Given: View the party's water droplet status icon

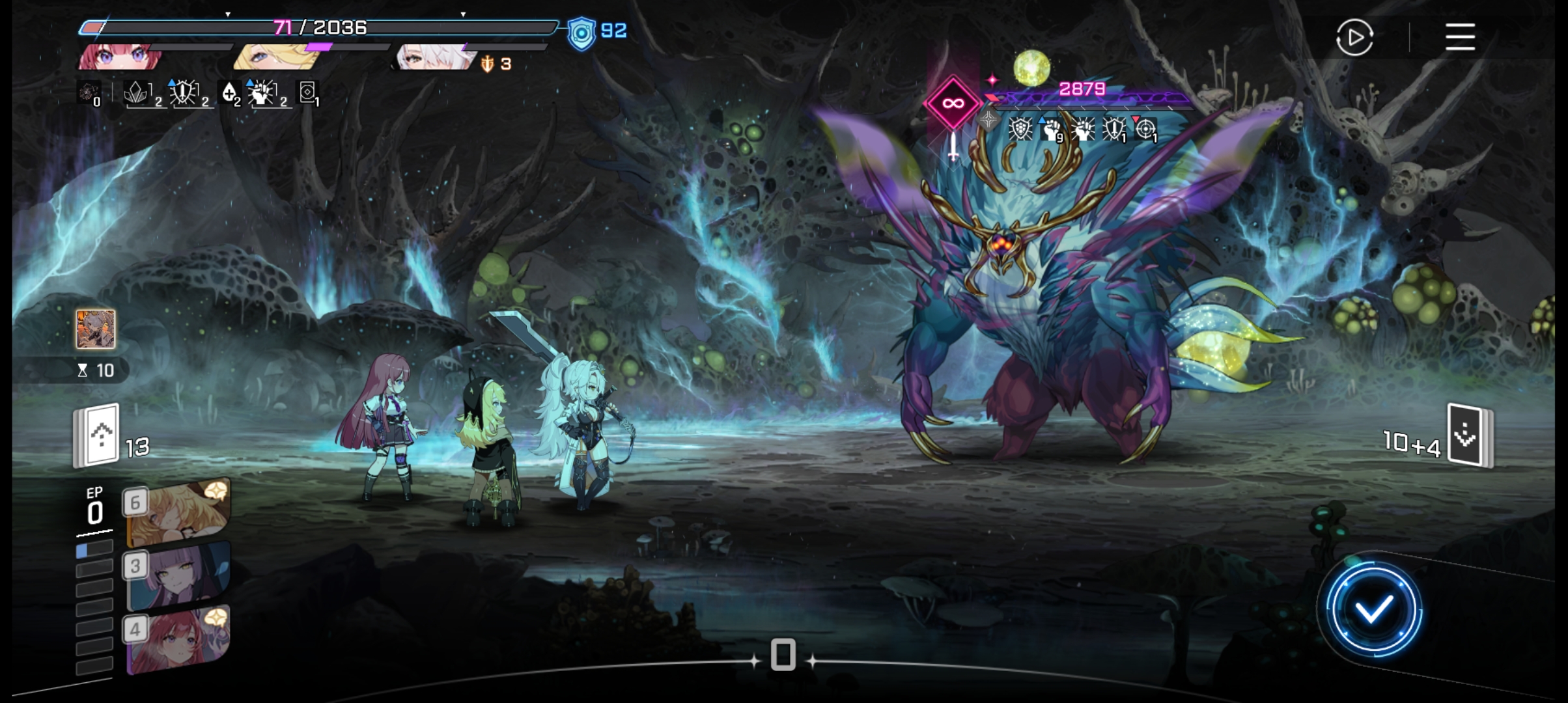Looking at the screenshot, I should click(x=229, y=94).
